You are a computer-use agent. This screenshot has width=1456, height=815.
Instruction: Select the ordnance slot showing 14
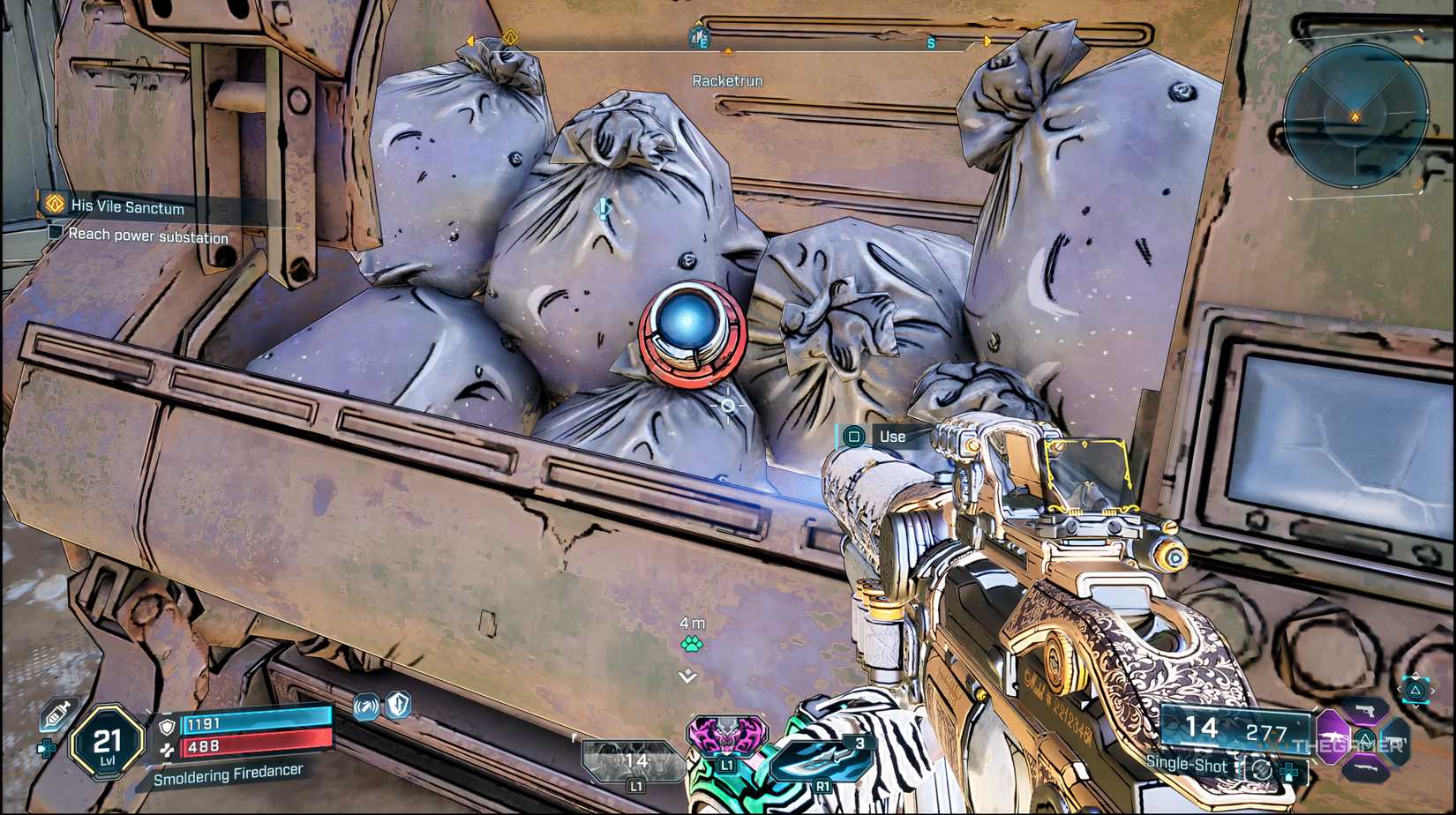click(633, 762)
